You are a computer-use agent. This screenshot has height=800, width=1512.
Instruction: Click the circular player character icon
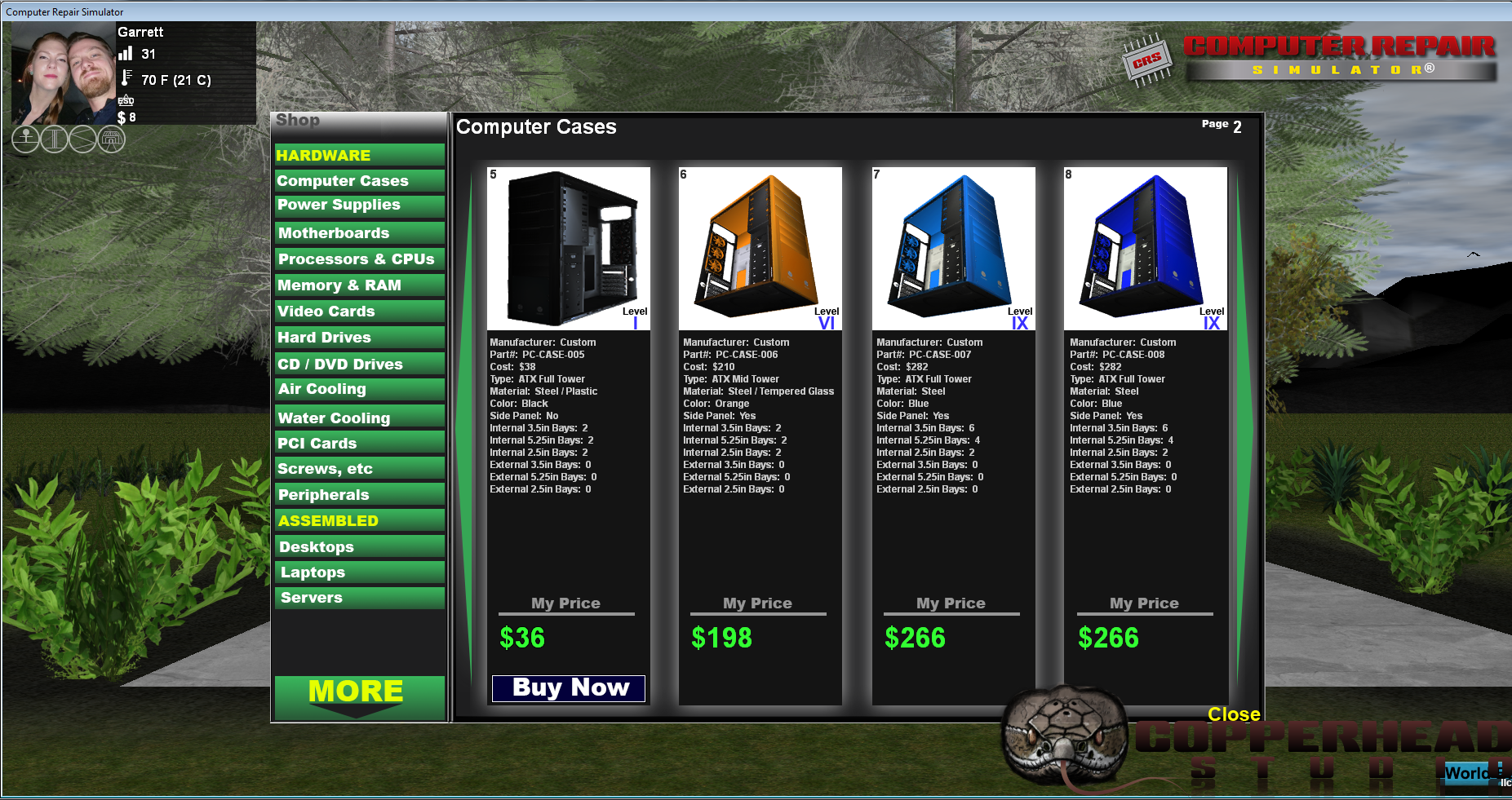coord(24,139)
